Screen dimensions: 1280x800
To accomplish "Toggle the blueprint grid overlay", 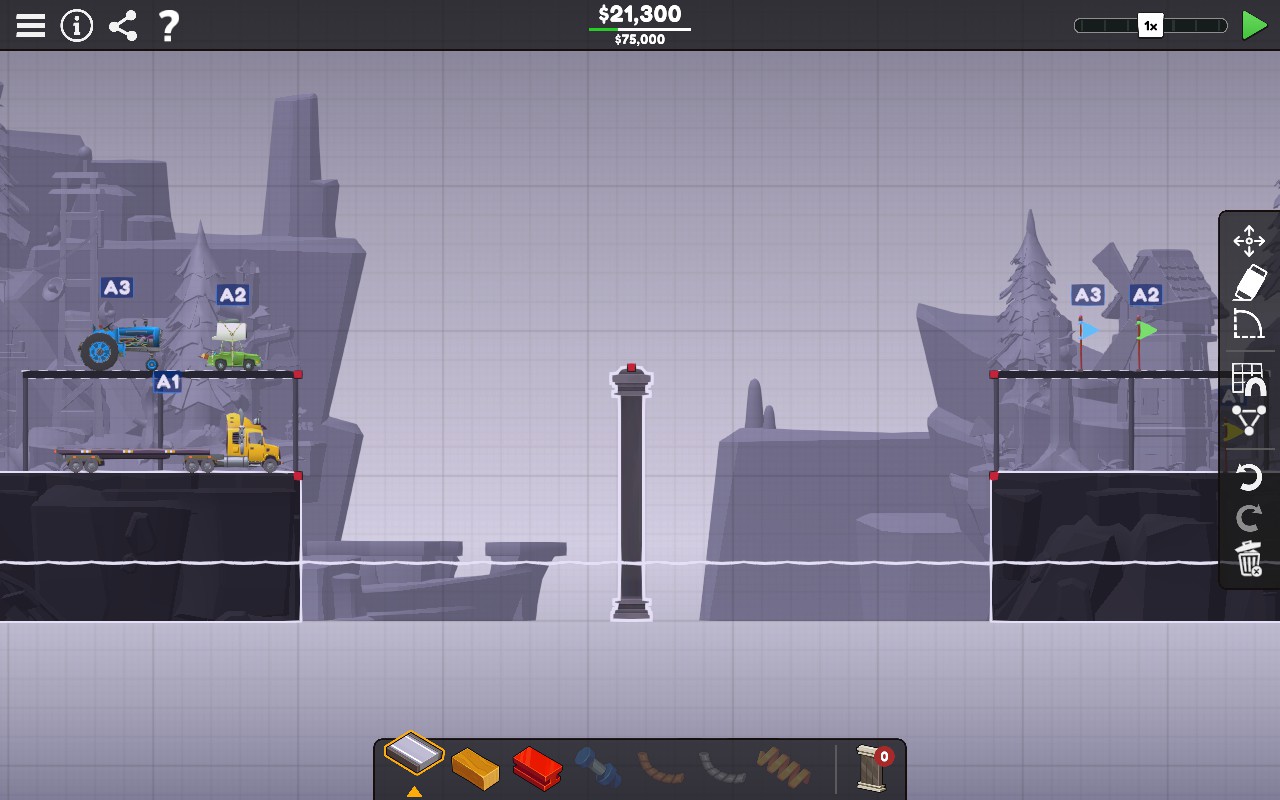I will click(x=1248, y=381).
